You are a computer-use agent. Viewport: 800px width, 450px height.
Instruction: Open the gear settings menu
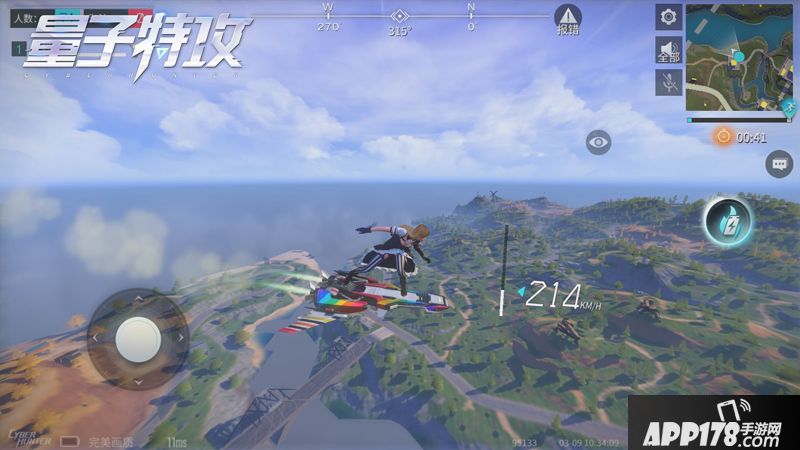tap(669, 17)
